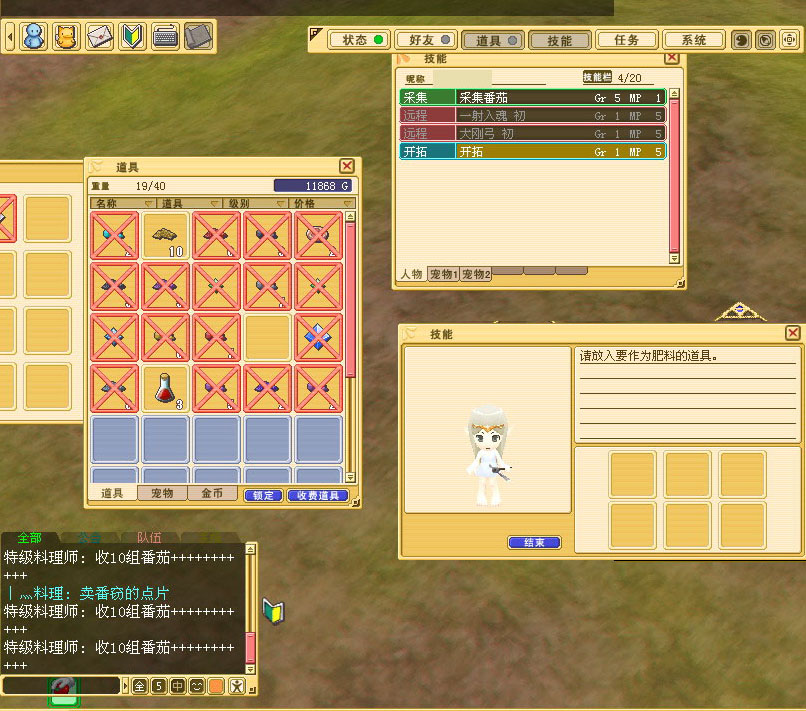Close the 道具 inventory window
Screen dimensions: 806x711
346,166
